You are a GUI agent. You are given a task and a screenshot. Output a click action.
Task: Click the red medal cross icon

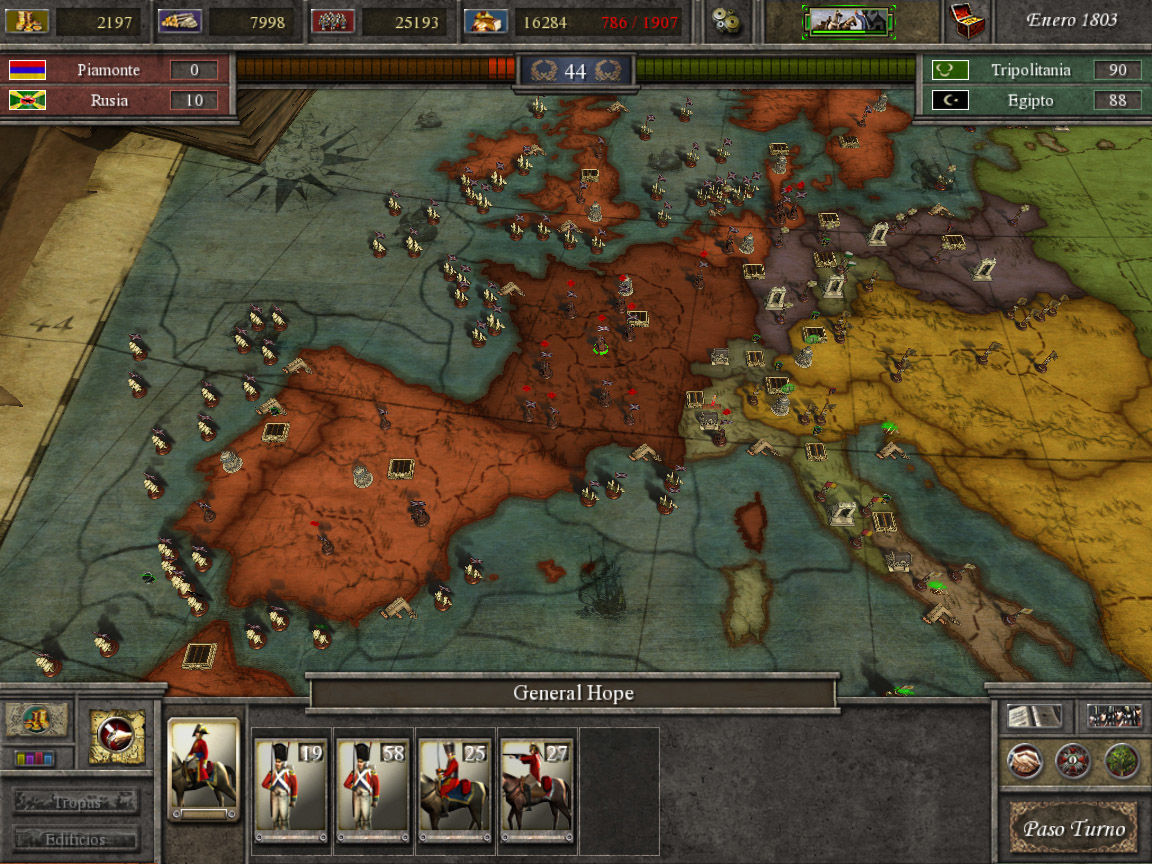[1073, 762]
